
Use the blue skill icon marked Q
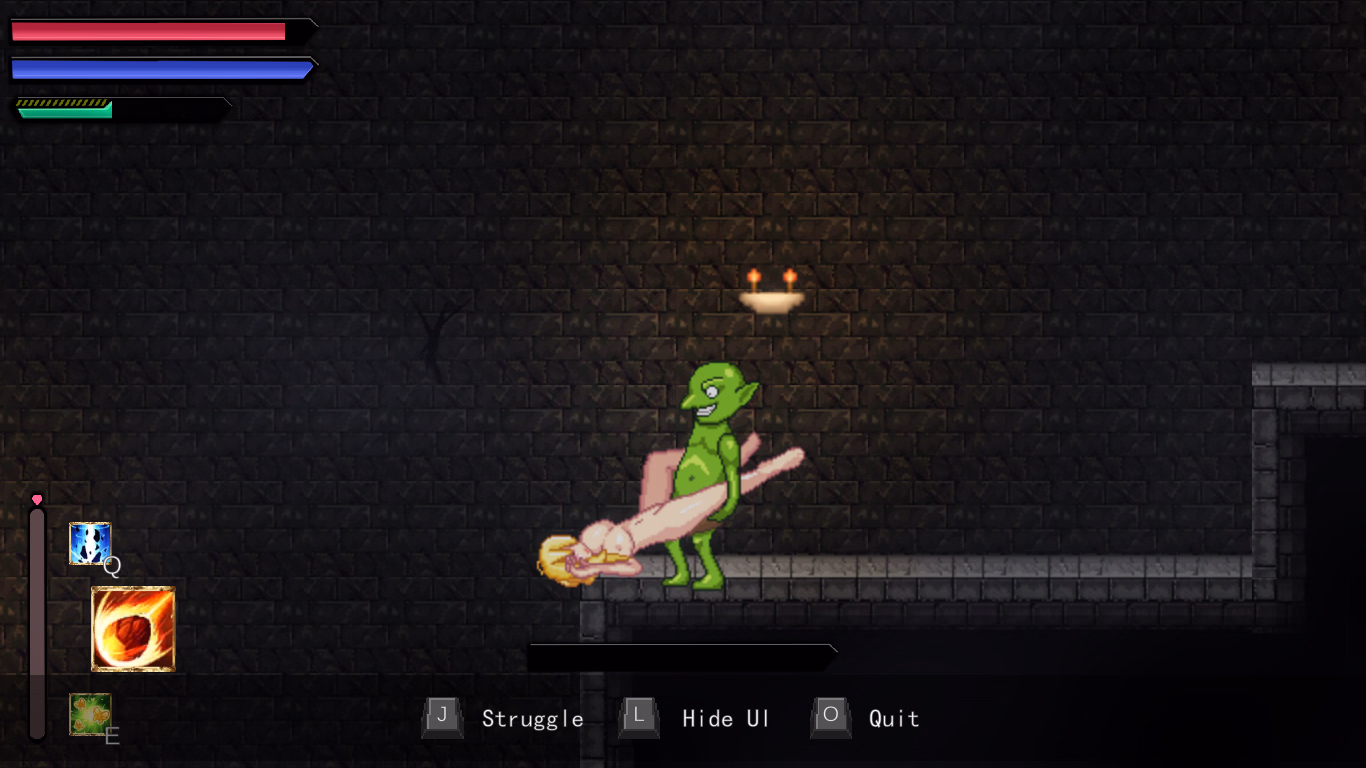coord(90,544)
